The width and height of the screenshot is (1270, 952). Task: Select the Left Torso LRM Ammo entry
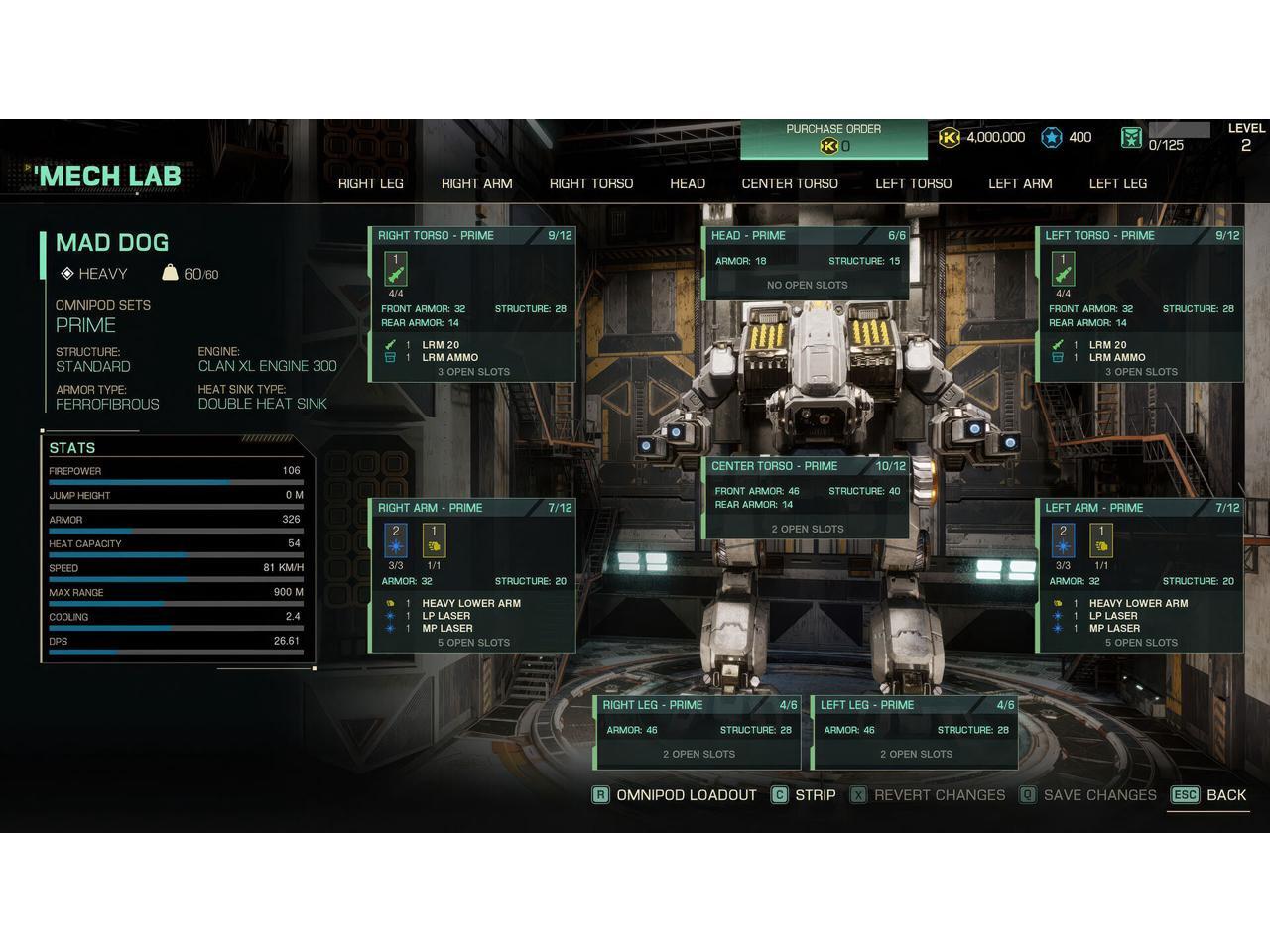[1116, 358]
